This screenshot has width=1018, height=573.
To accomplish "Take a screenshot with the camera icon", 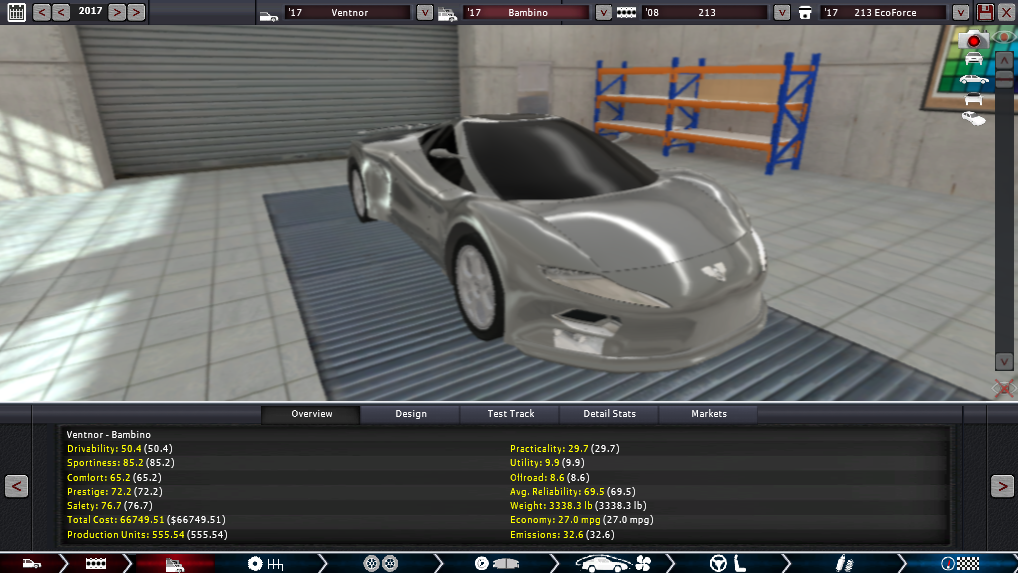I will click(973, 40).
